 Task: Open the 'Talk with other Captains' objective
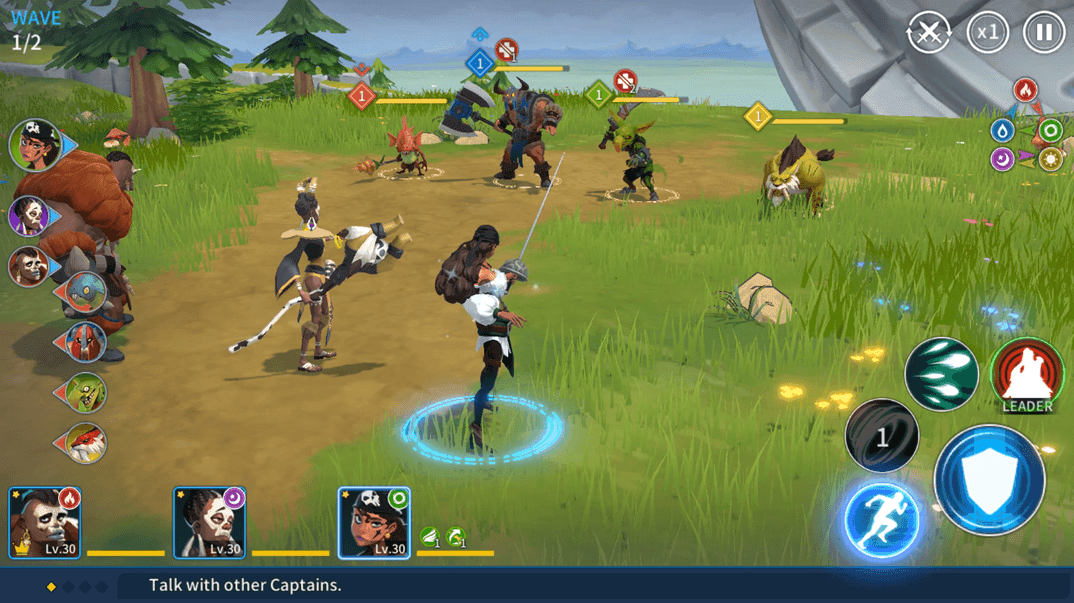[x=245, y=586]
